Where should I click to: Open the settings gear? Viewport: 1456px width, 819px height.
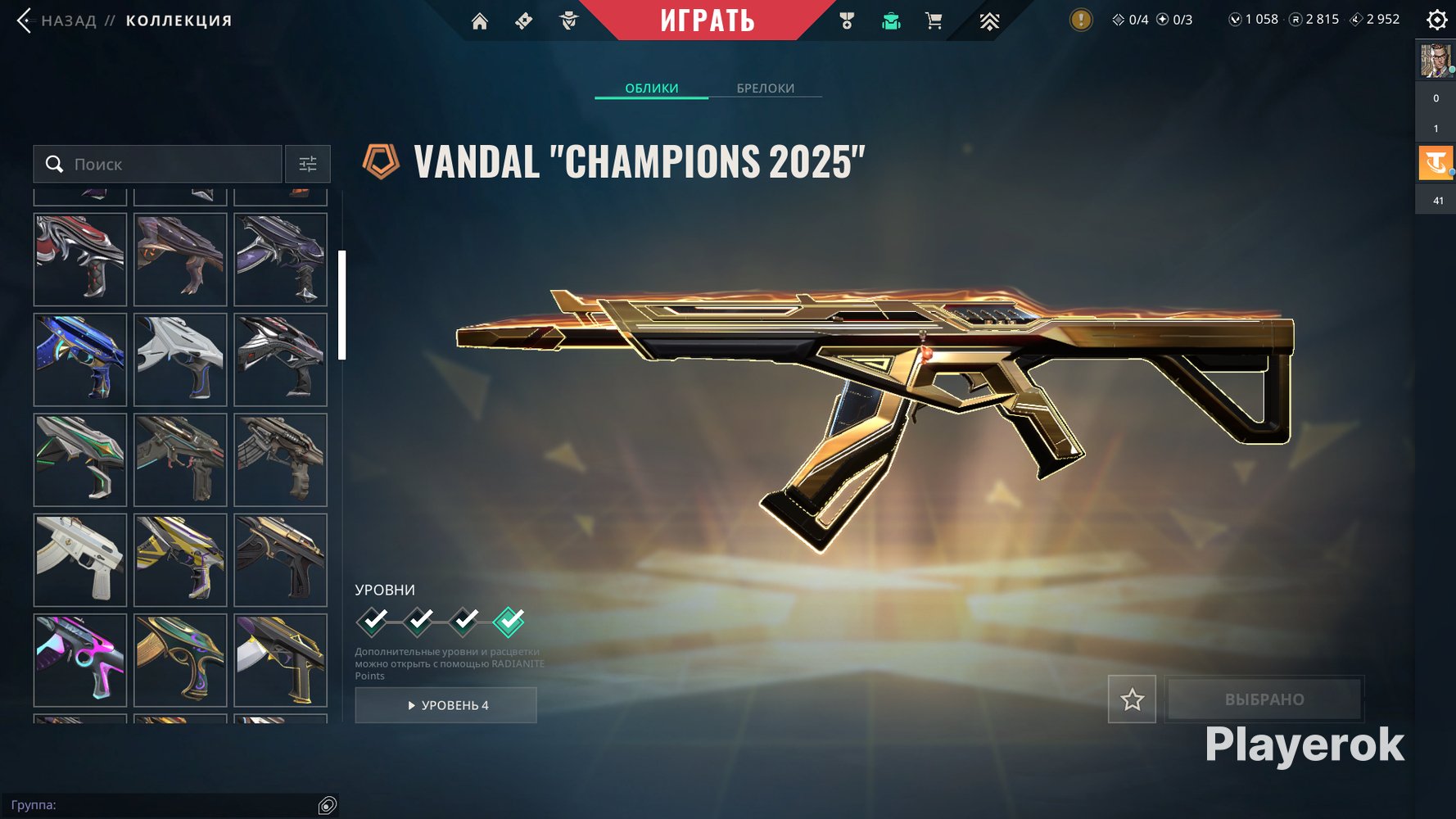(1436, 20)
